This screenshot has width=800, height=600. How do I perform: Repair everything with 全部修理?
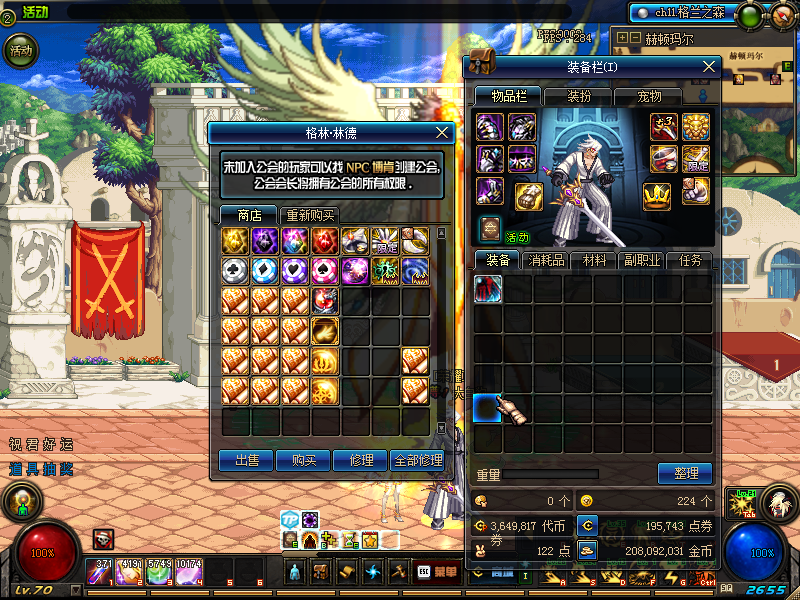417,460
